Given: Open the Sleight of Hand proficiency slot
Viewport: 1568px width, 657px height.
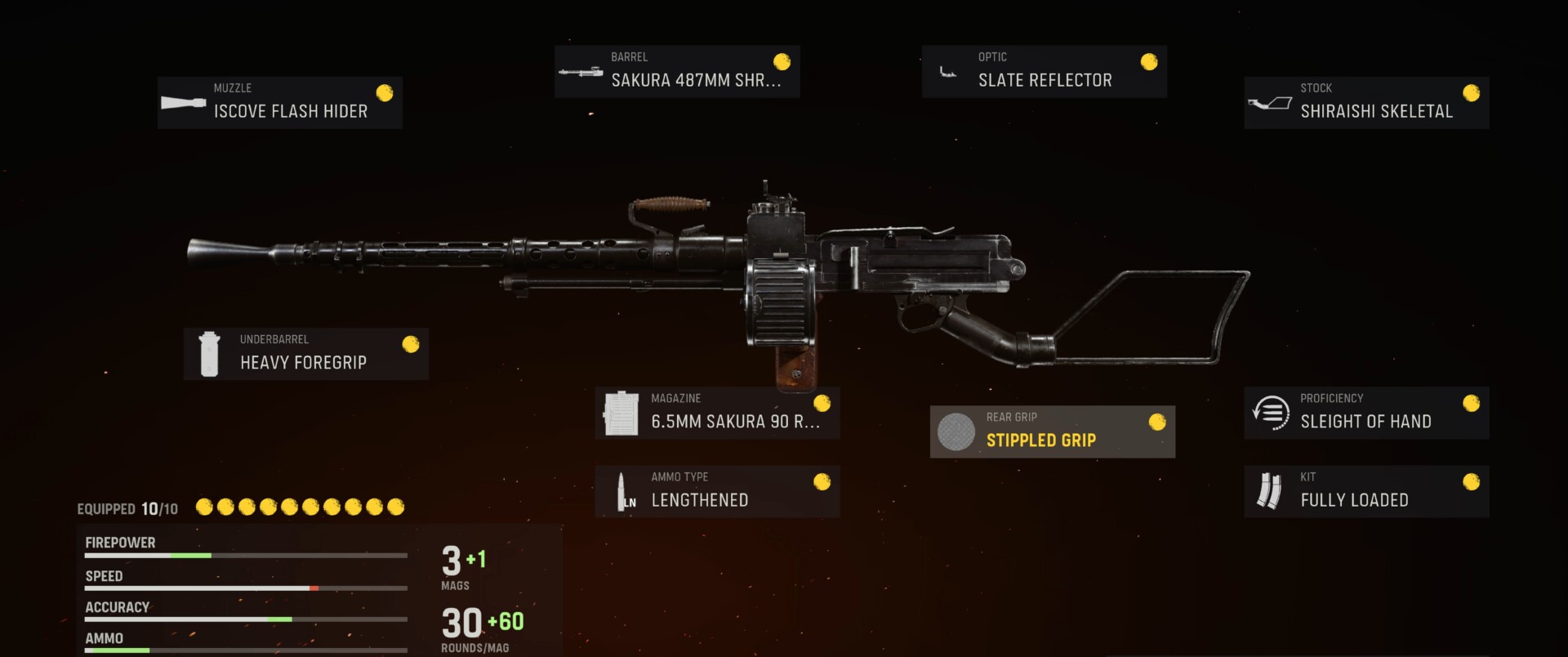Looking at the screenshot, I should point(1365,413).
